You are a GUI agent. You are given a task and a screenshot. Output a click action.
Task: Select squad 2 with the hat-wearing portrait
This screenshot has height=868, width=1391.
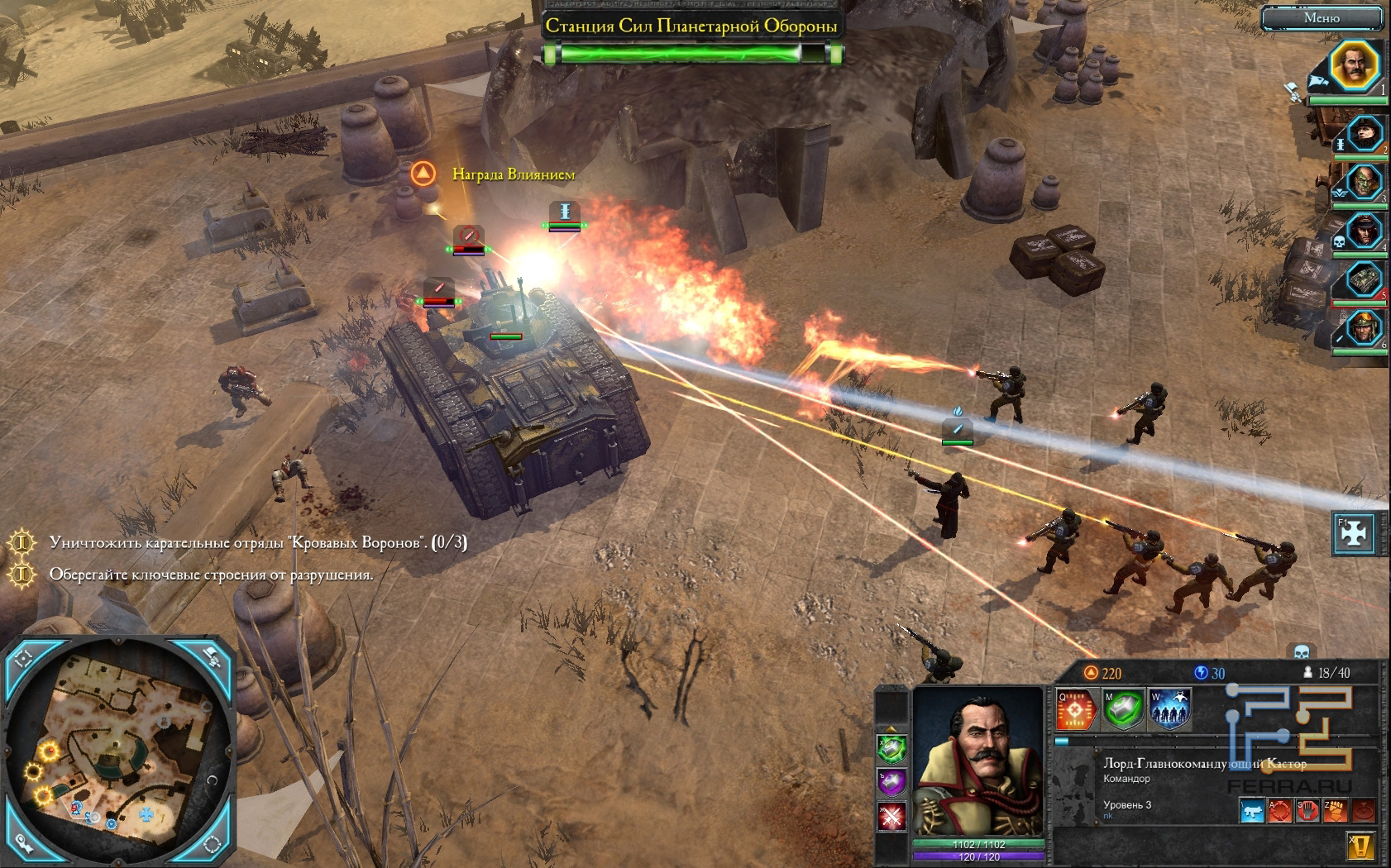click(x=1365, y=132)
